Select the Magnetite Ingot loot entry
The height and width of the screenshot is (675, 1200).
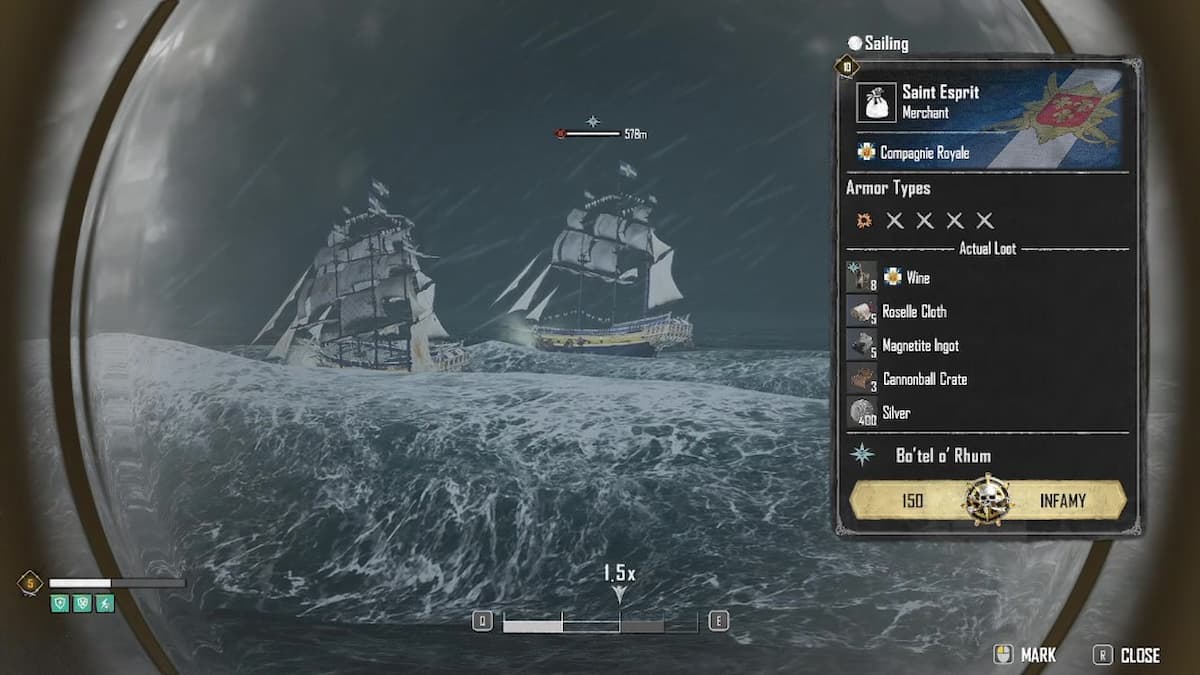click(x=919, y=345)
